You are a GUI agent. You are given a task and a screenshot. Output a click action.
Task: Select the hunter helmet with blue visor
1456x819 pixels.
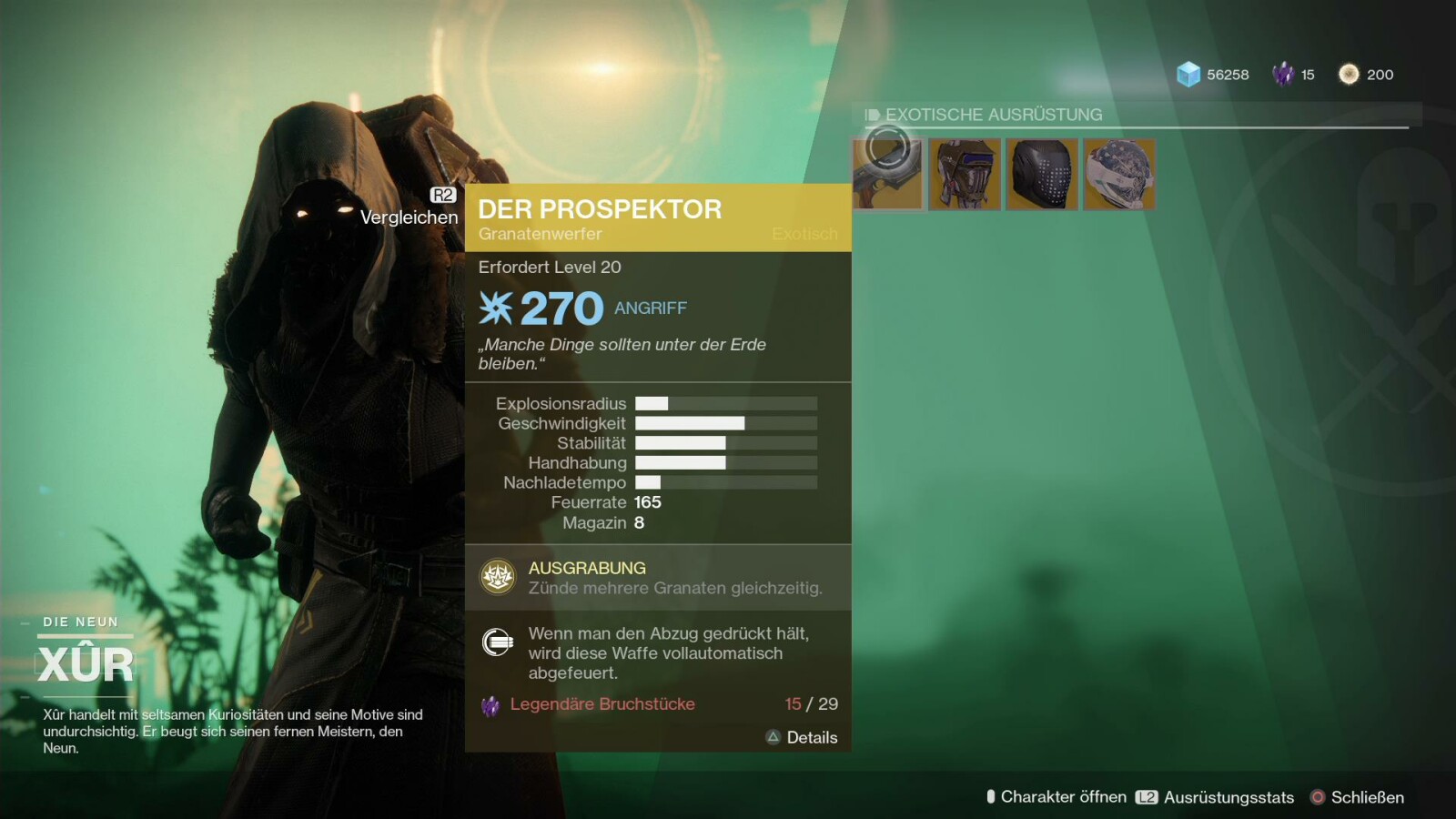965,174
